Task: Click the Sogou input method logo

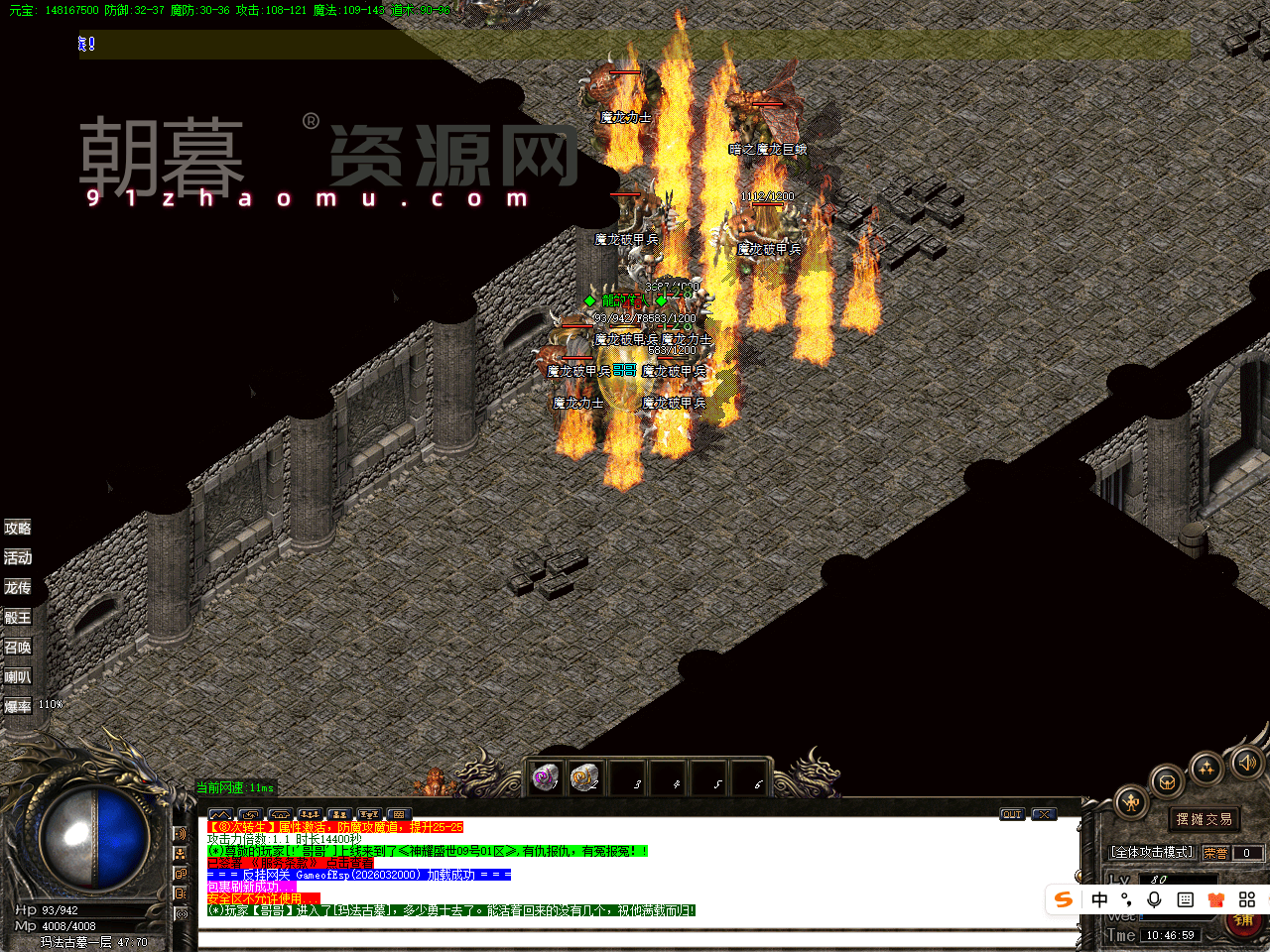Action: pos(1064,899)
